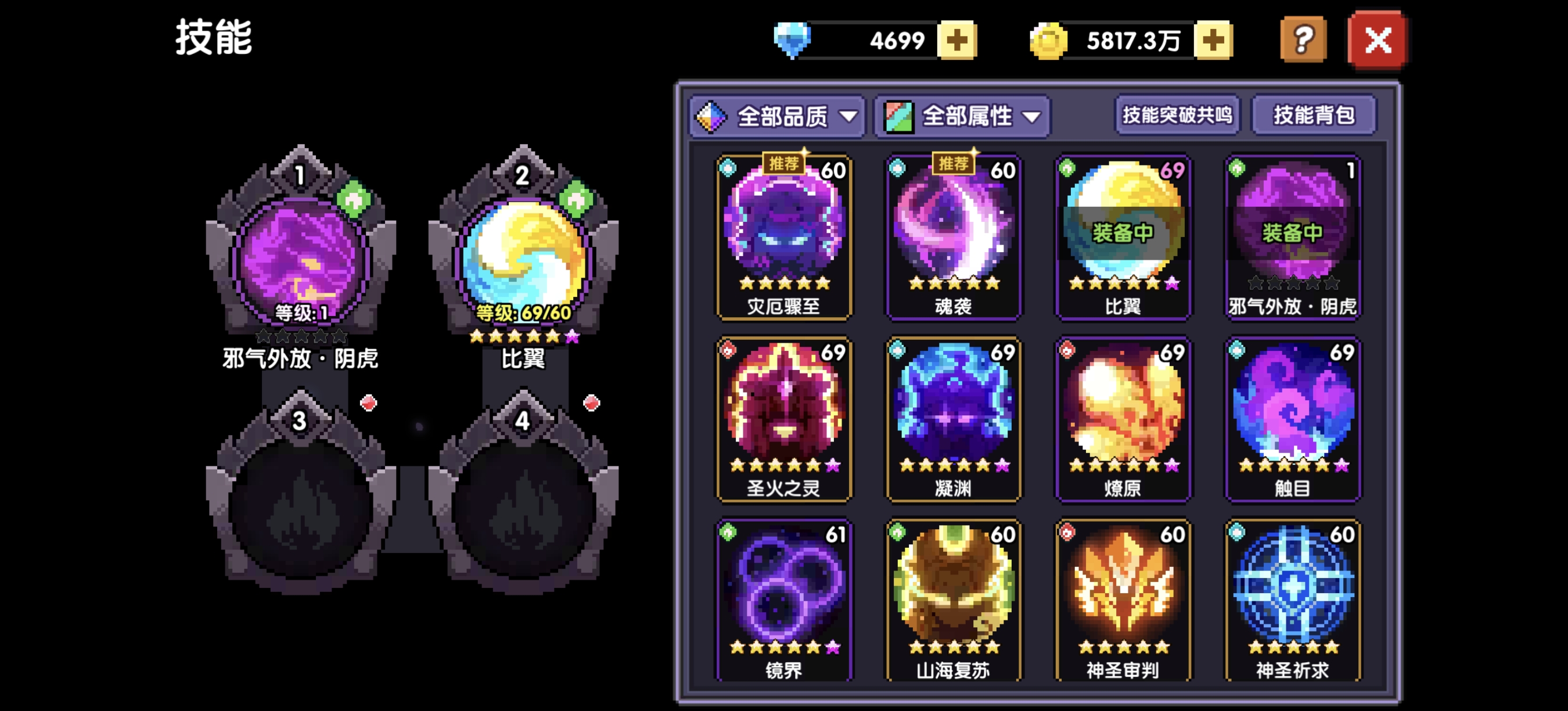Choose the 圣火之灵 skill card

point(784,419)
